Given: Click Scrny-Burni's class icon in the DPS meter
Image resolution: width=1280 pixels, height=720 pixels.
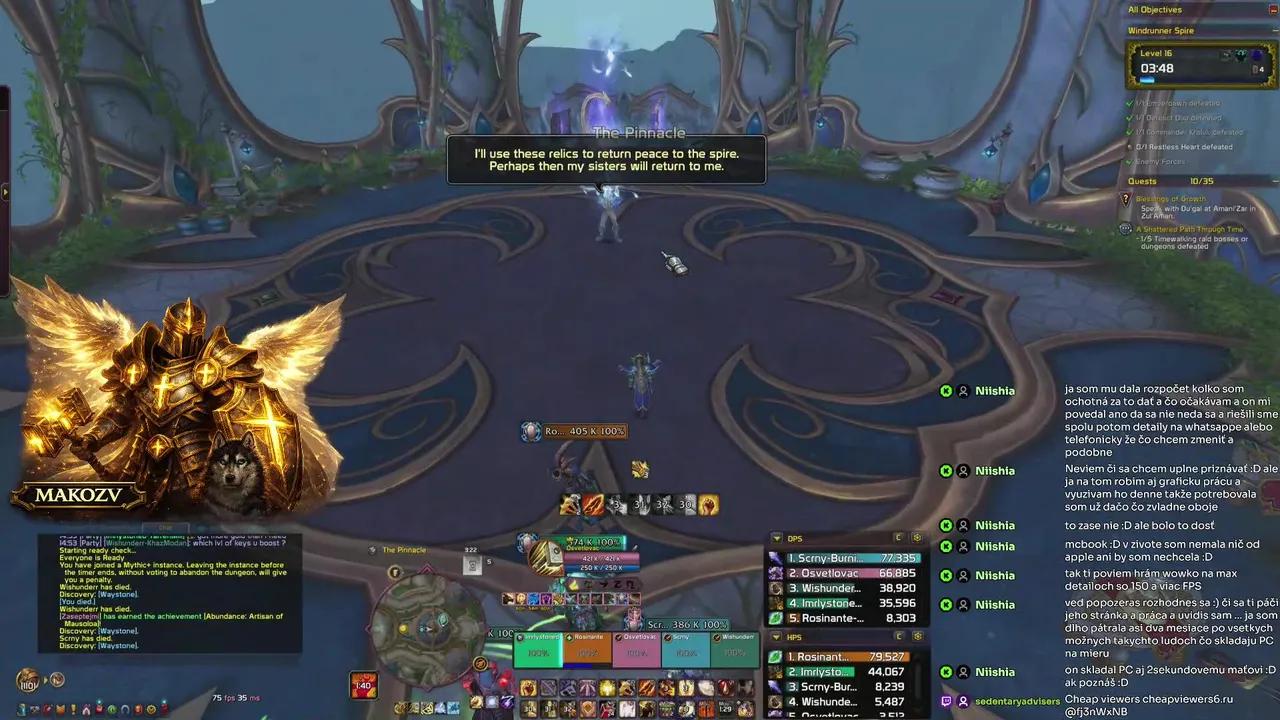Looking at the screenshot, I should 774,558.
